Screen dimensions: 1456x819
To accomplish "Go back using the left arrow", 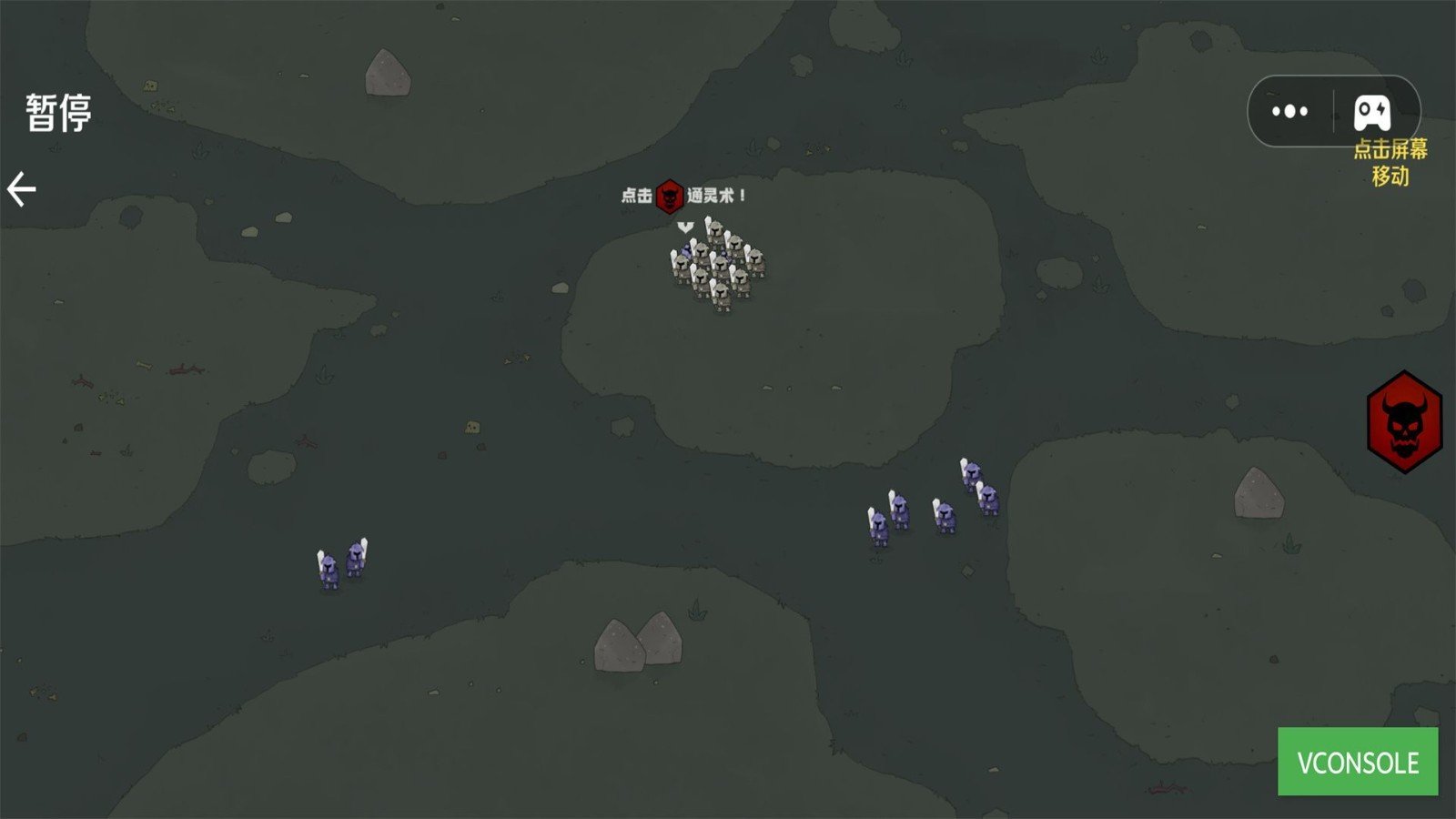I will (22, 189).
